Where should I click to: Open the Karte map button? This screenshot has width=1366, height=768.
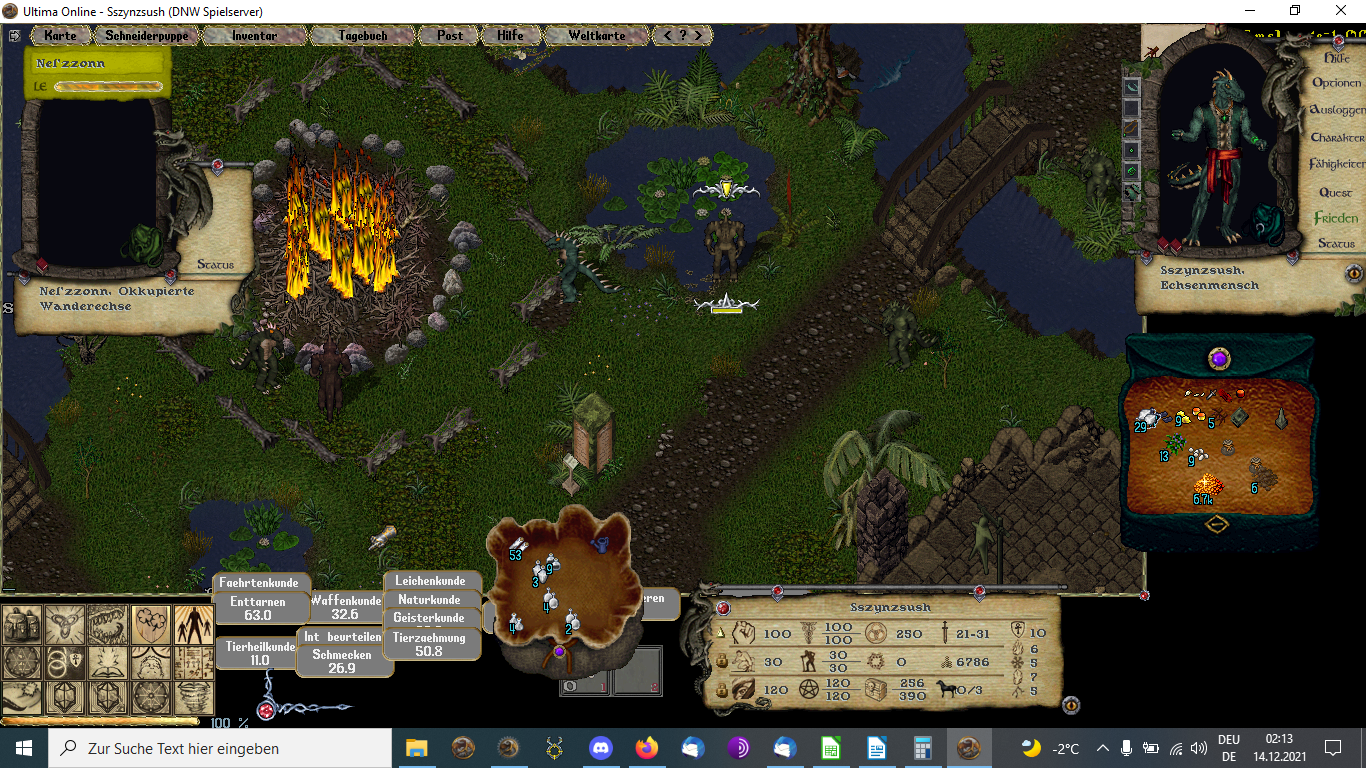[60, 35]
